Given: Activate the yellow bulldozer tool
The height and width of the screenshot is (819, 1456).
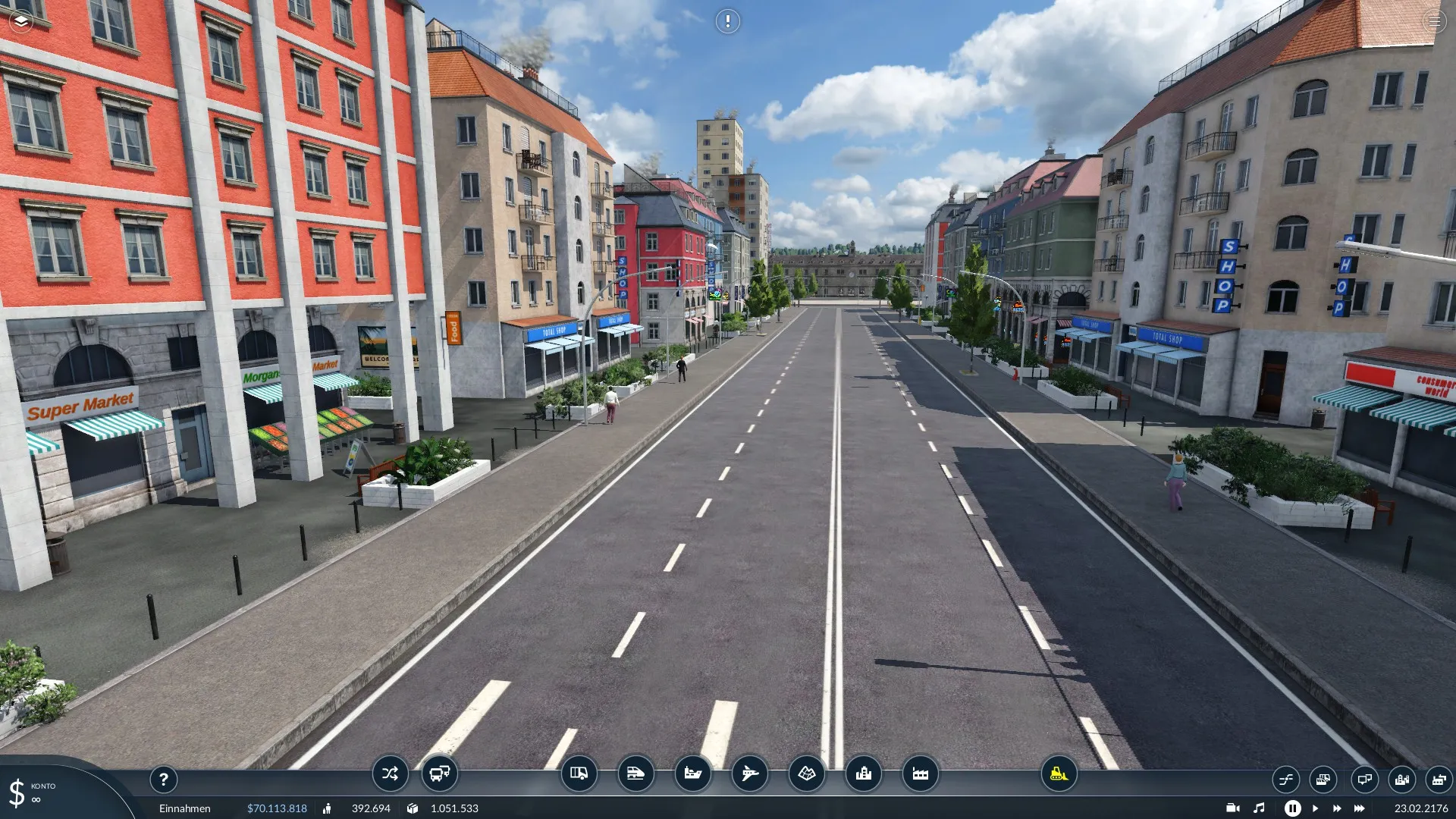Looking at the screenshot, I should click(x=1059, y=773).
